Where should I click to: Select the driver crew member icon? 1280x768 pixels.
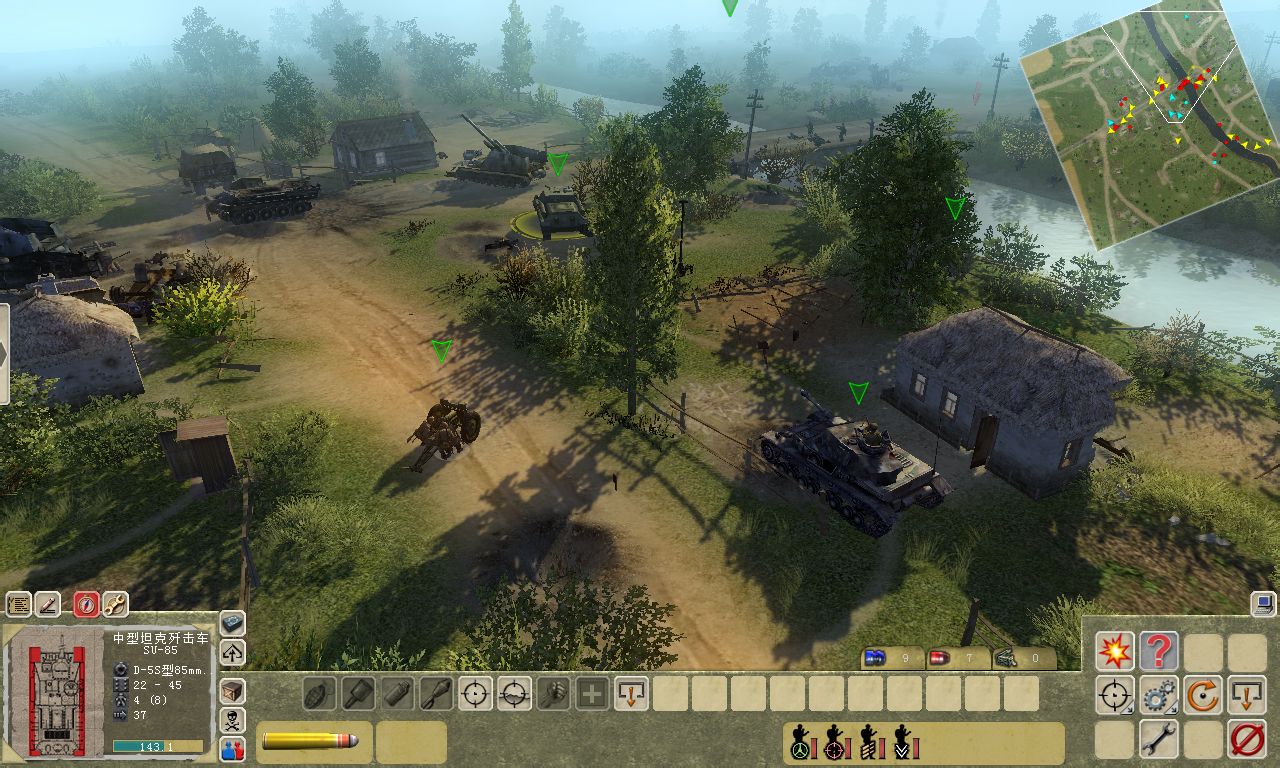801,744
